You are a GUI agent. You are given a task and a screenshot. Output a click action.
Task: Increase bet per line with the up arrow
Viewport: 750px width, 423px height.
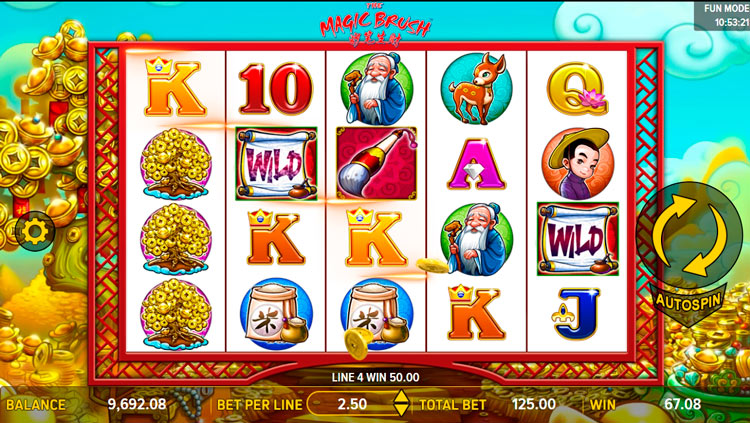[x=400, y=397]
